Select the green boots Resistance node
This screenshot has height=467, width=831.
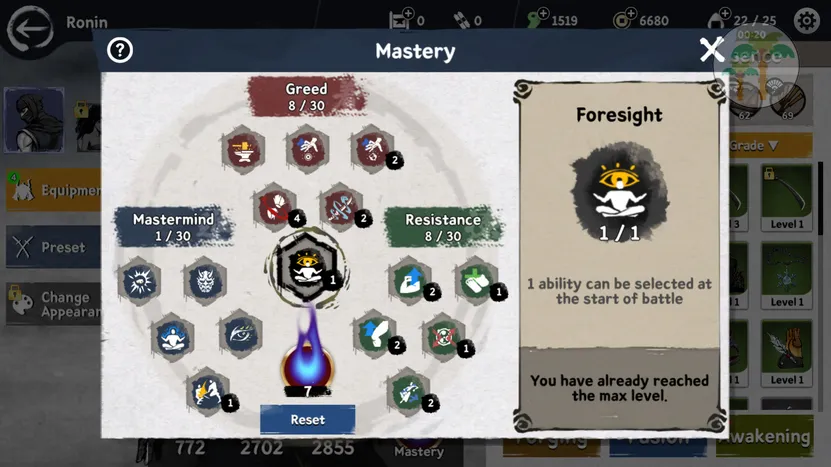click(x=476, y=279)
